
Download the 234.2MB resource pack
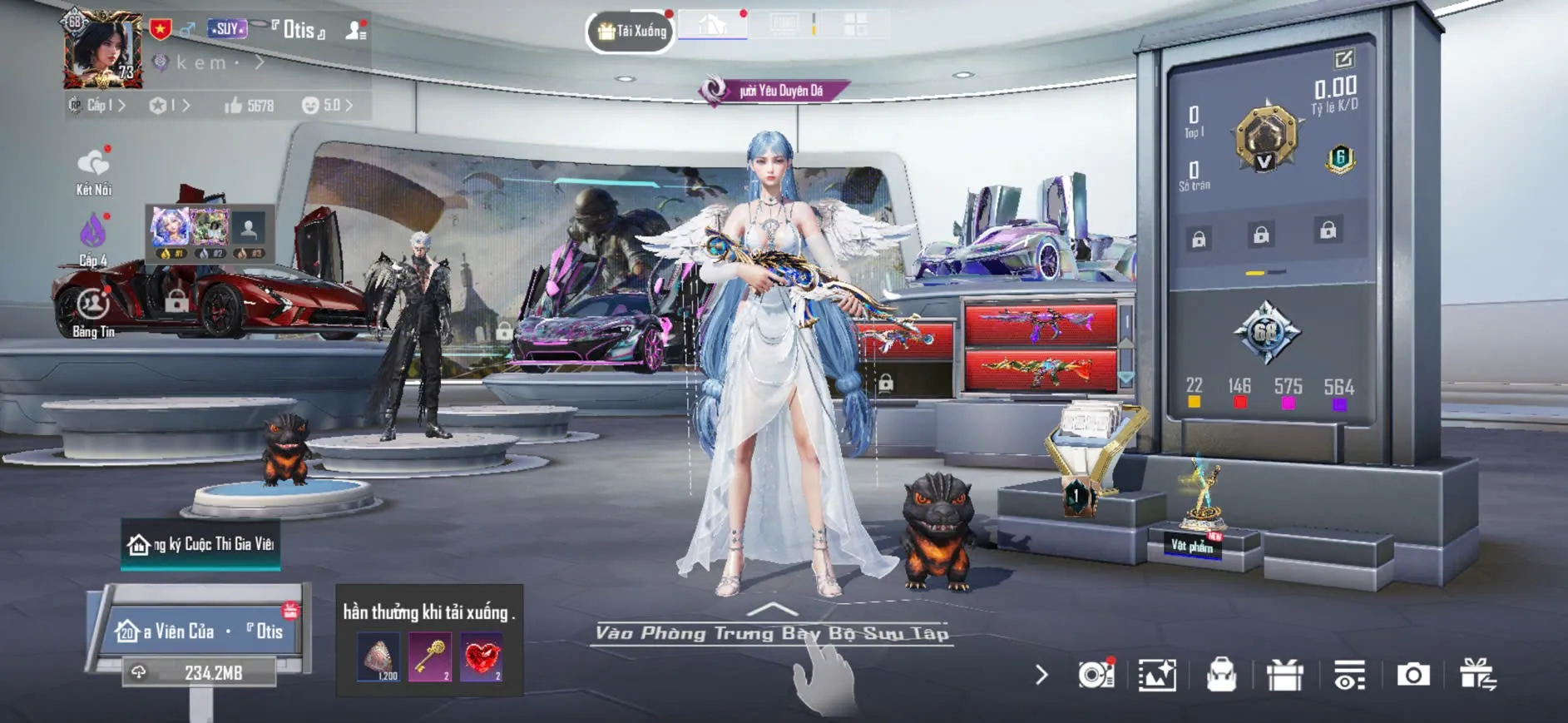200,672
